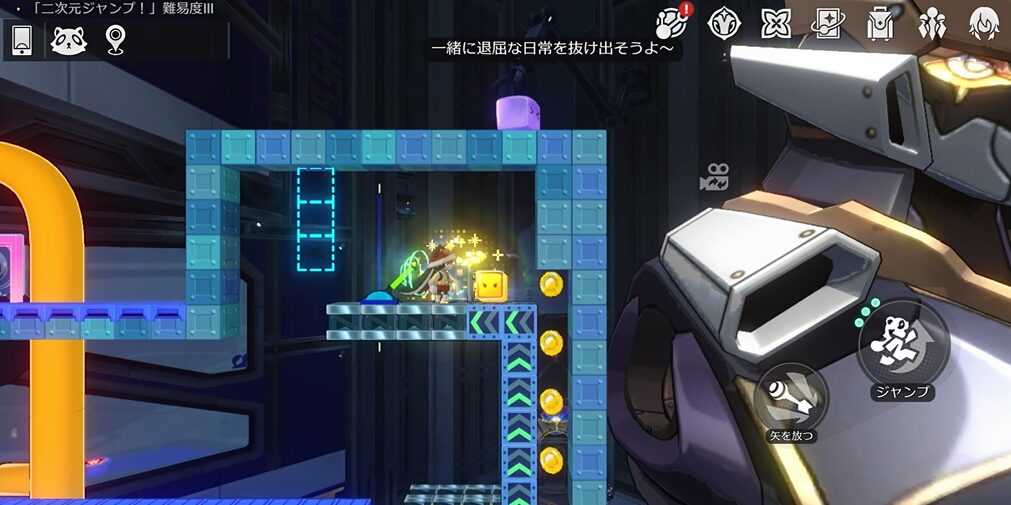
Task: Toggle the video camera view icon
Action: tap(714, 178)
